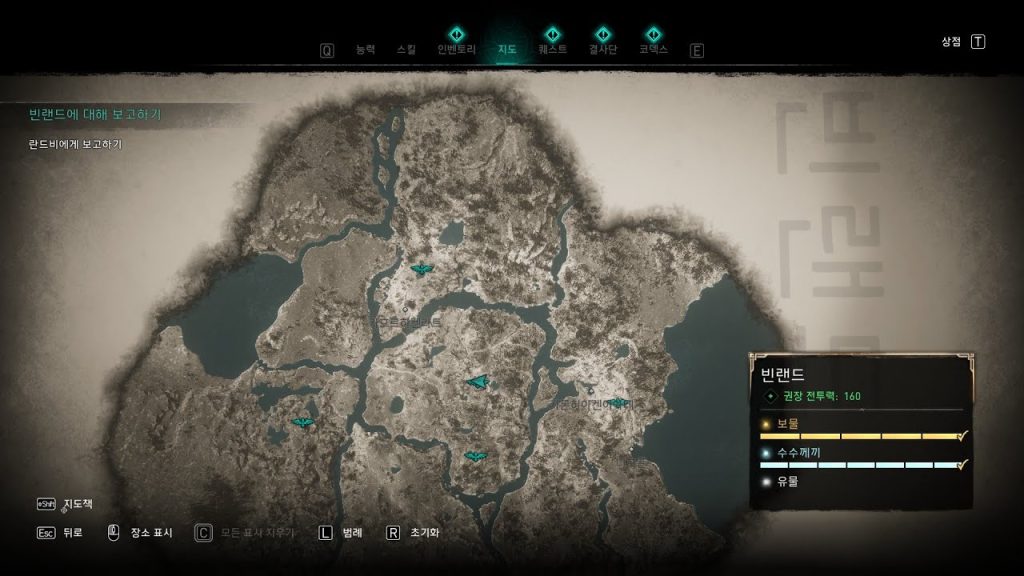Choose the 유물 artifacts entry
Screen dimensions: 1024x576
click(788, 481)
